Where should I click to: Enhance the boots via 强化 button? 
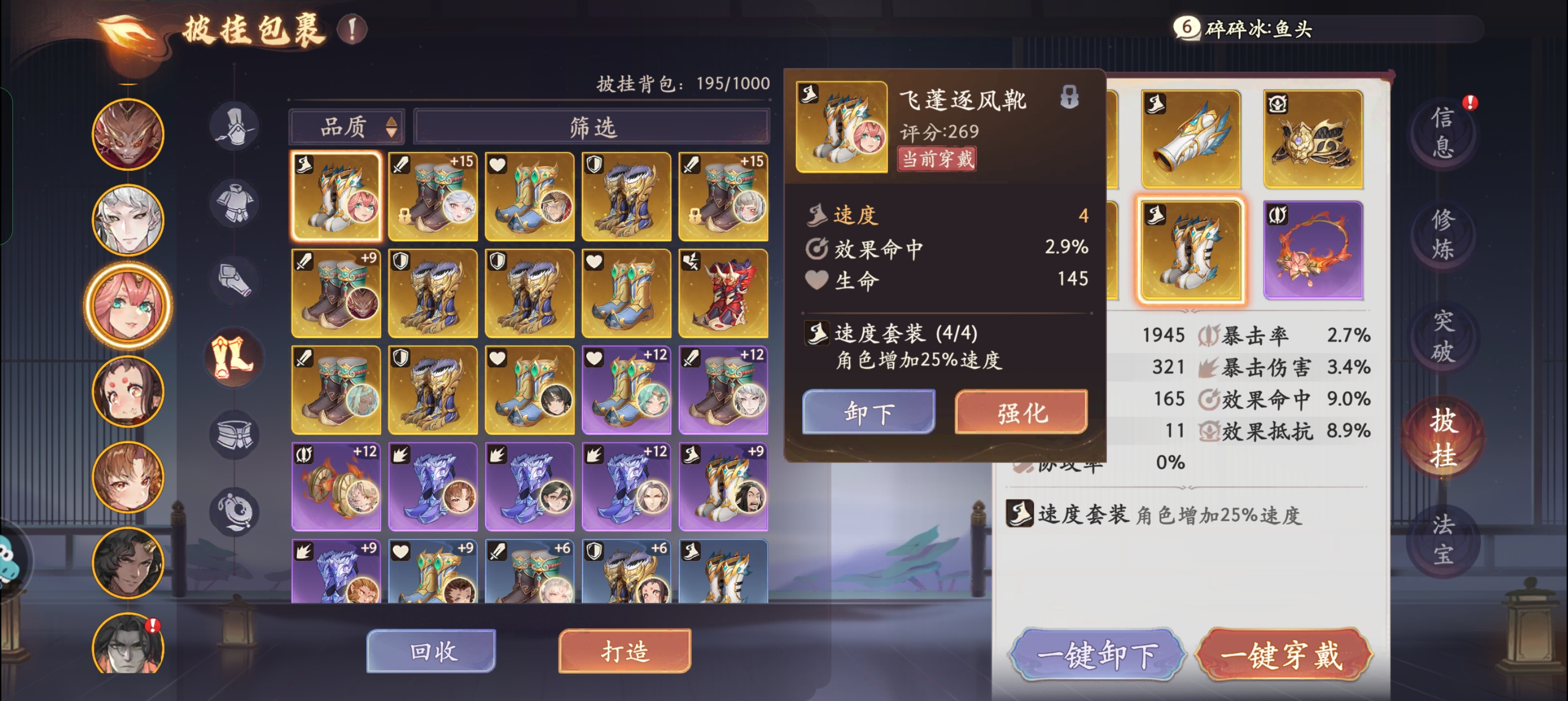tap(1021, 413)
